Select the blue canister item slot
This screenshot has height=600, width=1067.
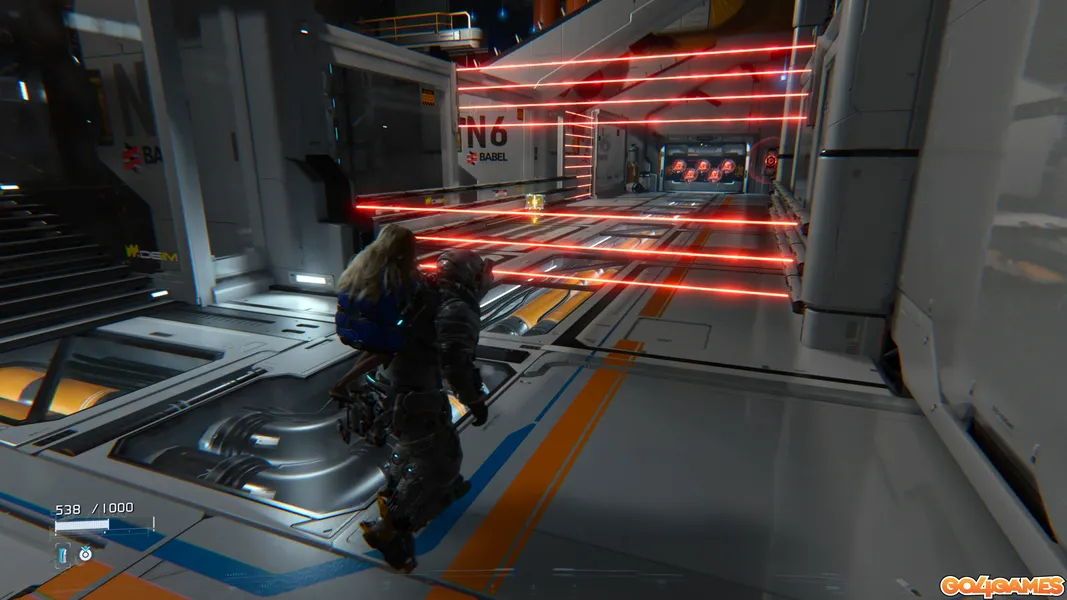(x=63, y=553)
